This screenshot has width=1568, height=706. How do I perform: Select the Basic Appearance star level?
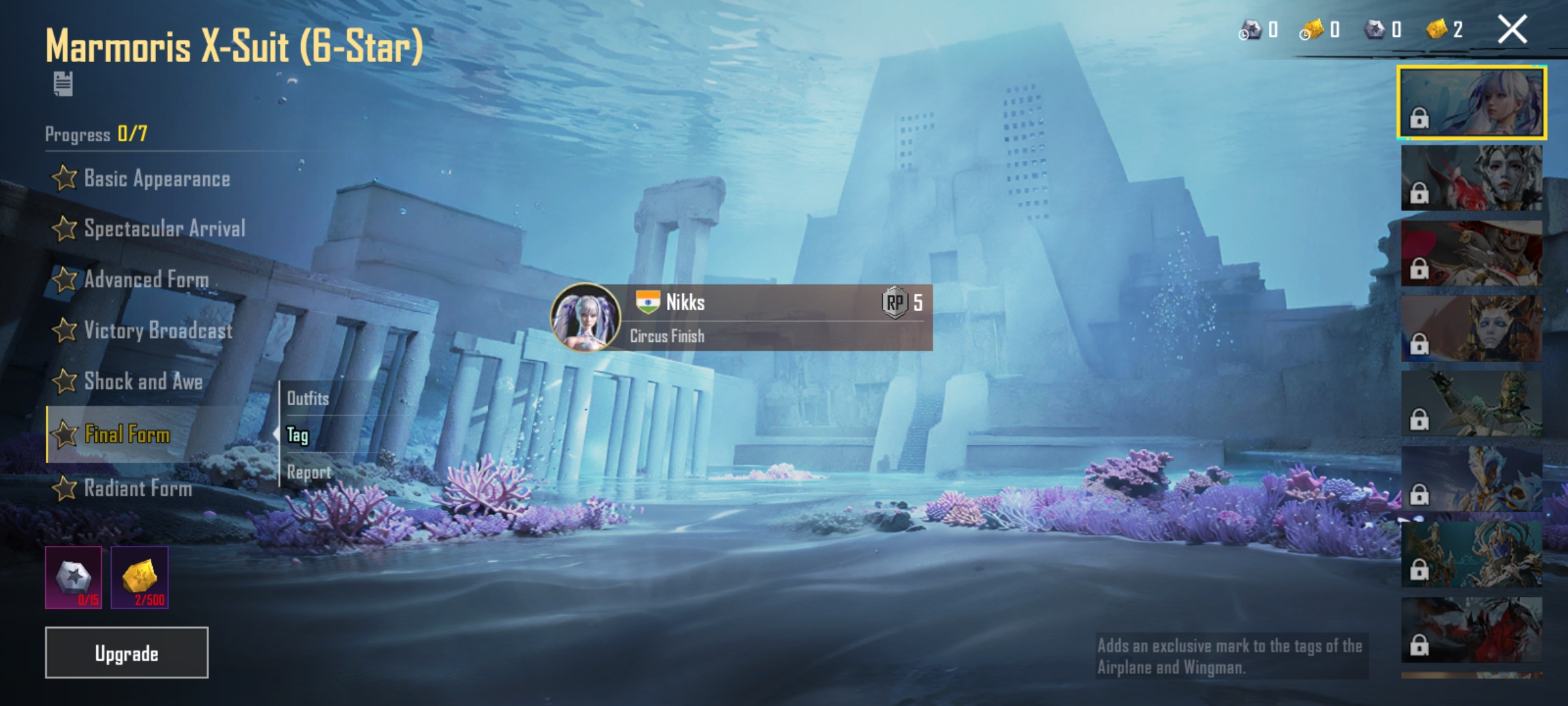click(x=142, y=178)
